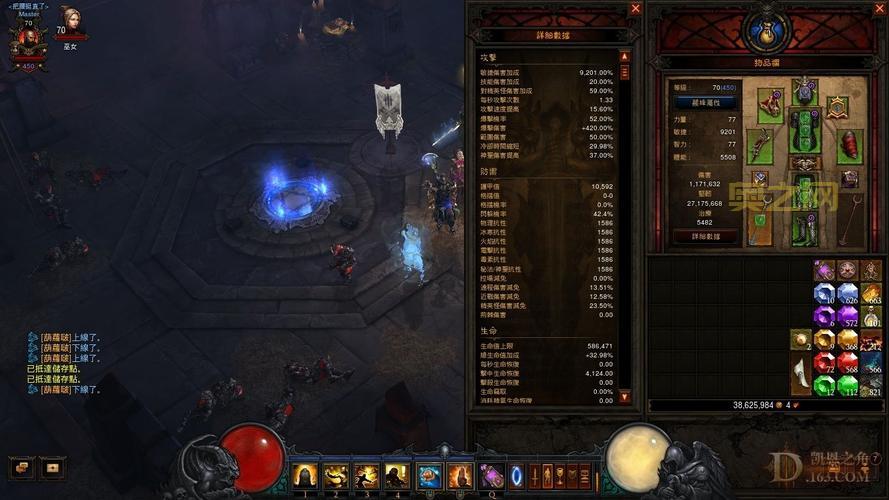Use the potion in the Q slot
This screenshot has width=889, height=500.
click(492, 475)
